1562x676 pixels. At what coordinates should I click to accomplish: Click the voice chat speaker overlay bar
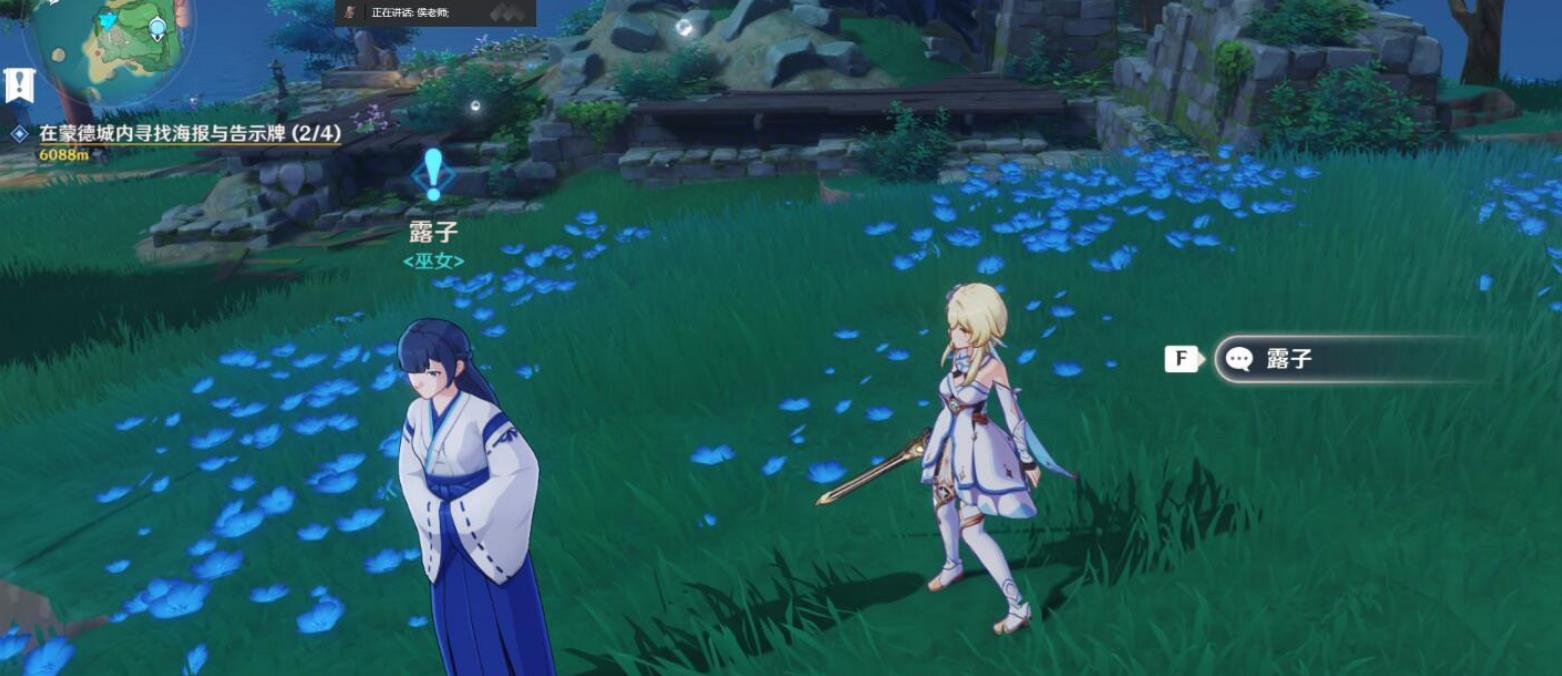coord(435,12)
